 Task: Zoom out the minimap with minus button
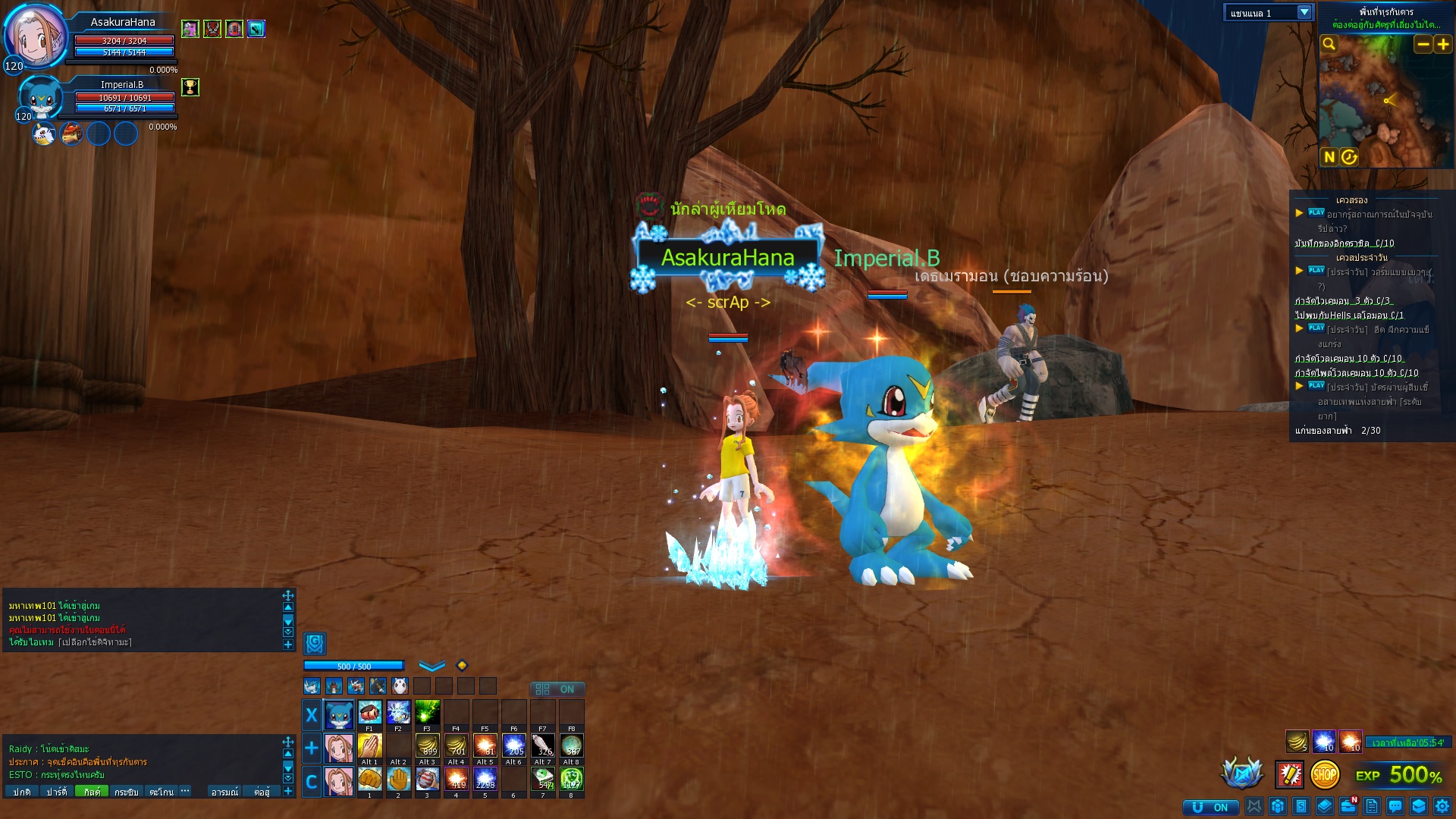click(1423, 45)
